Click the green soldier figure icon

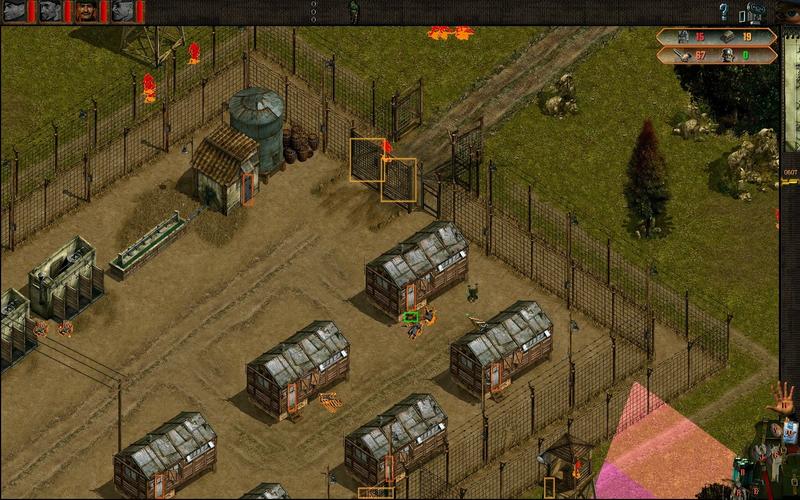click(x=353, y=11)
